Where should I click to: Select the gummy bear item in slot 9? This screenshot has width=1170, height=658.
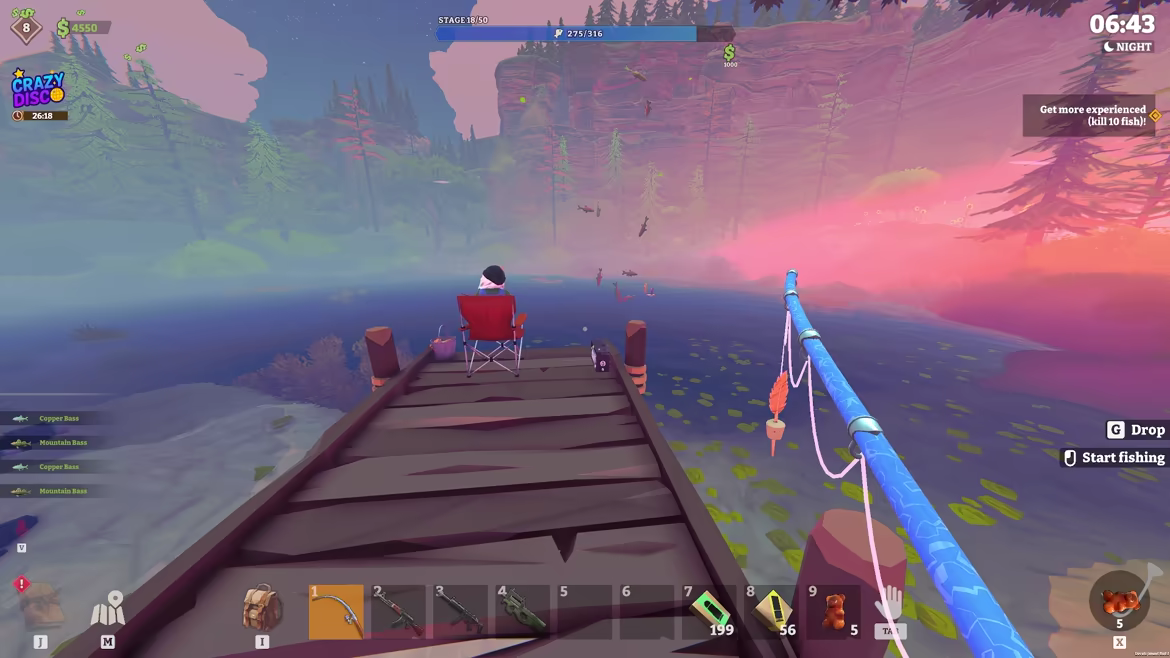834,611
